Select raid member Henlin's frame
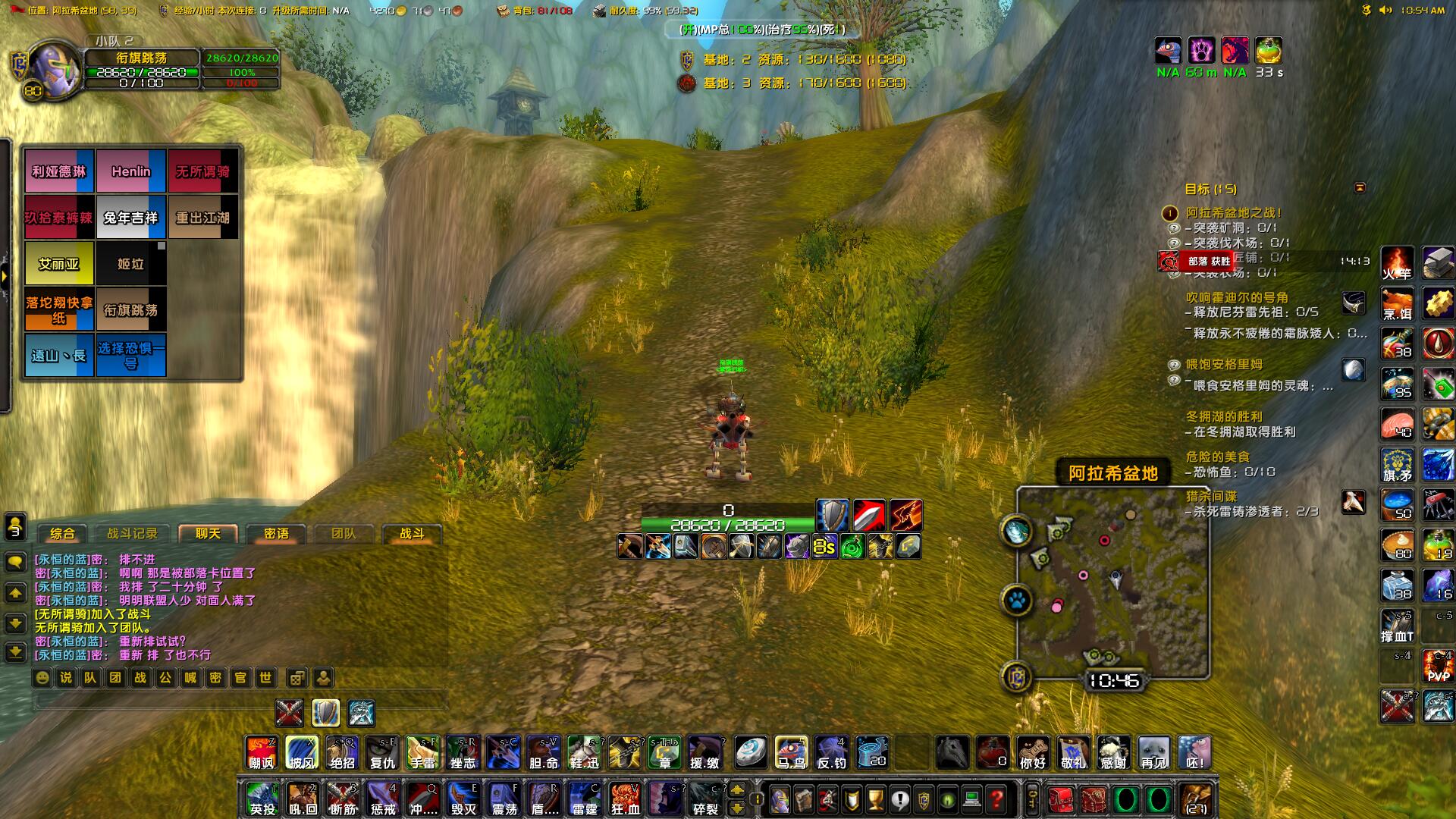This screenshot has width=1456, height=819. (x=131, y=172)
